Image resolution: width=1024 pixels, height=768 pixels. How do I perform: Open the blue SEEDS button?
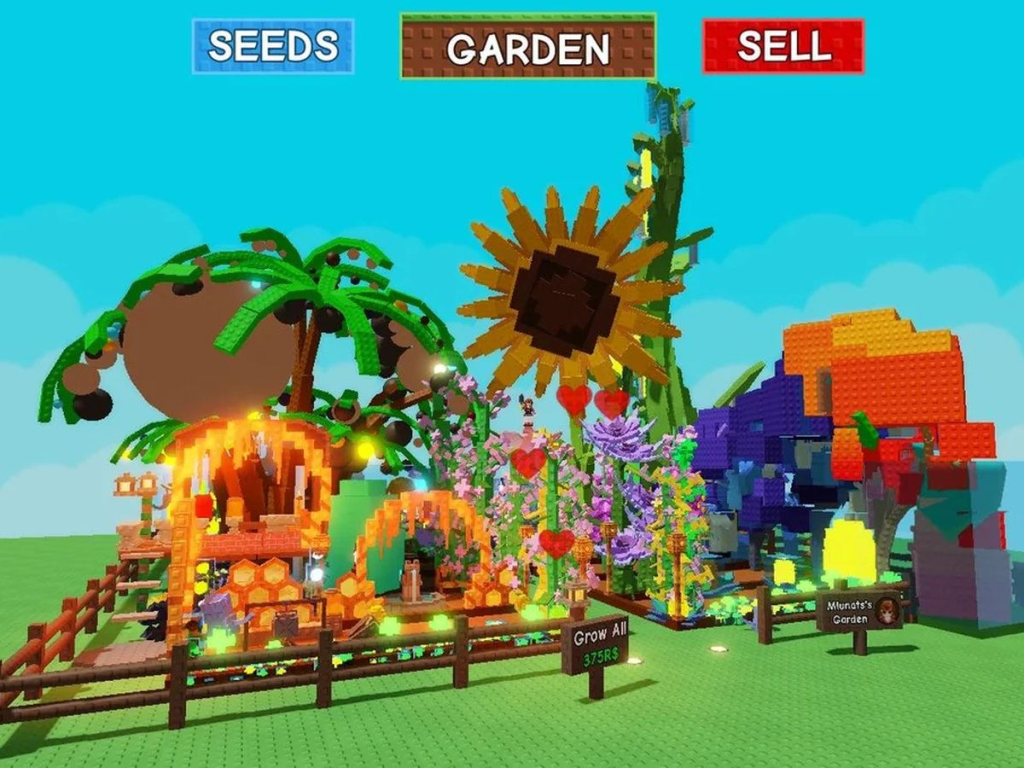point(273,46)
